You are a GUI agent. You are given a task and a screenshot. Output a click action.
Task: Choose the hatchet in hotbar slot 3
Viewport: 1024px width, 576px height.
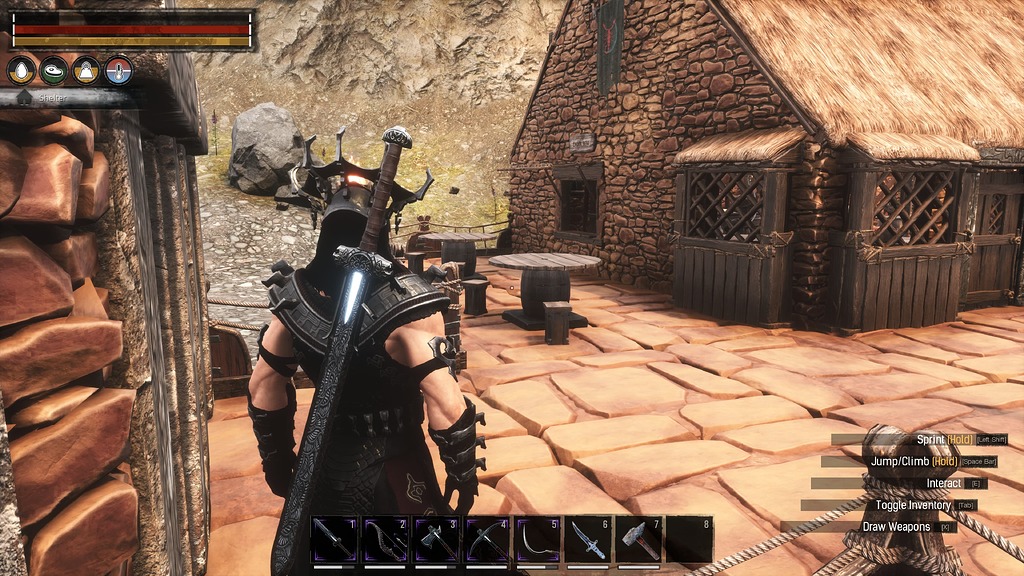pos(437,540)
